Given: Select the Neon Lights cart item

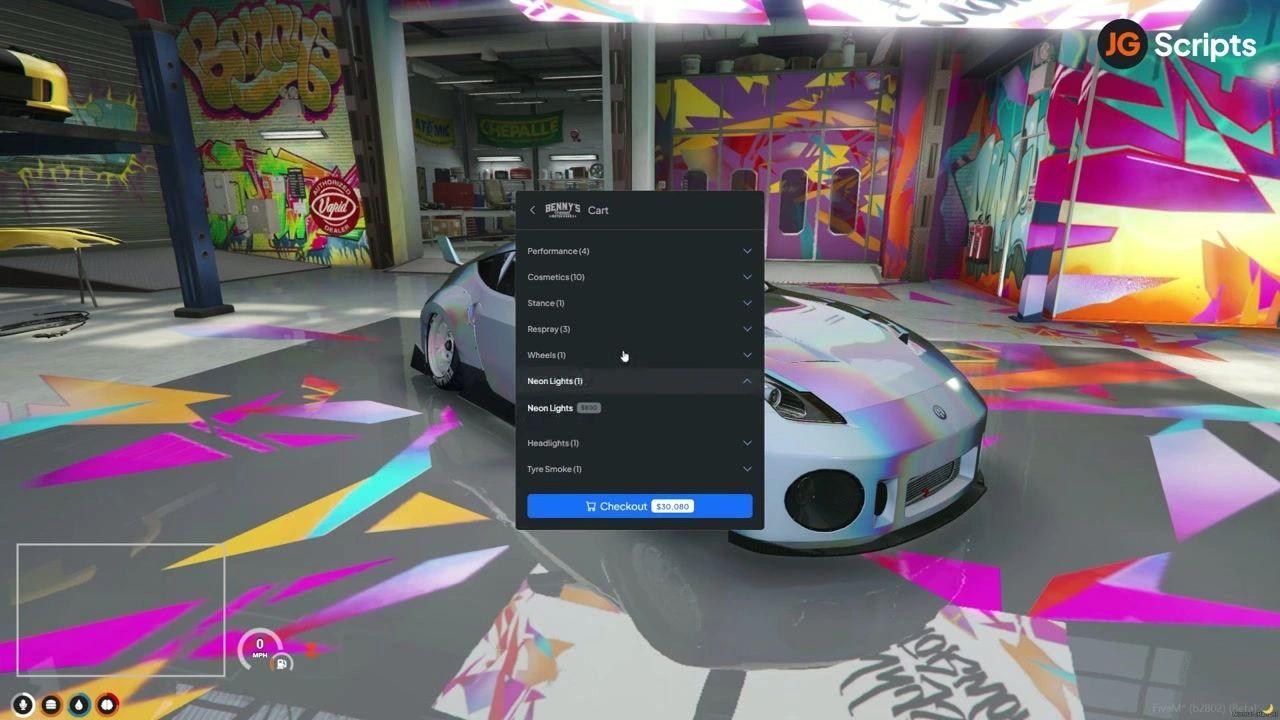Looking at the screenshot, I should coord(550,408).
